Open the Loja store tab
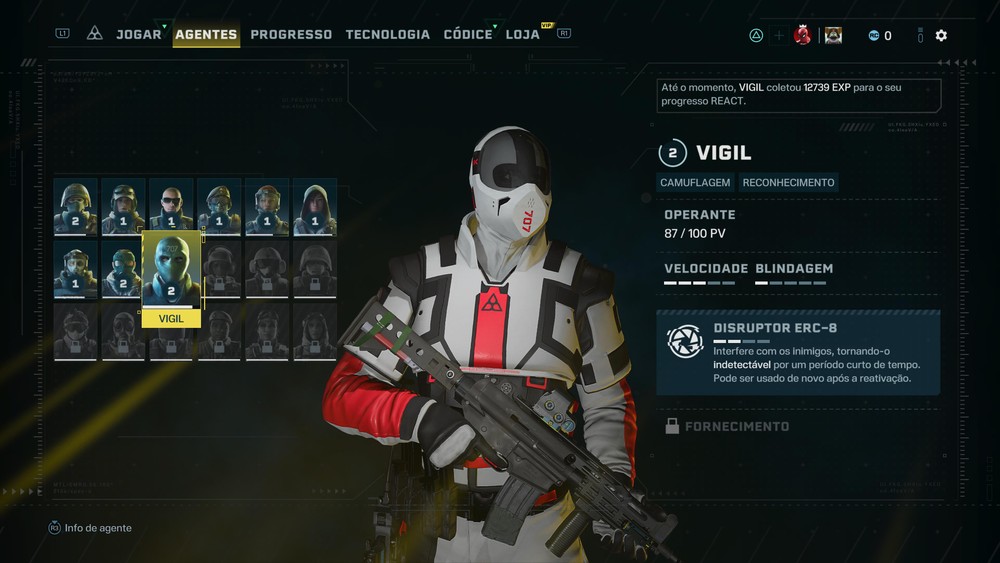Viewport: 1000px width, 563px height. coord(523,34)
